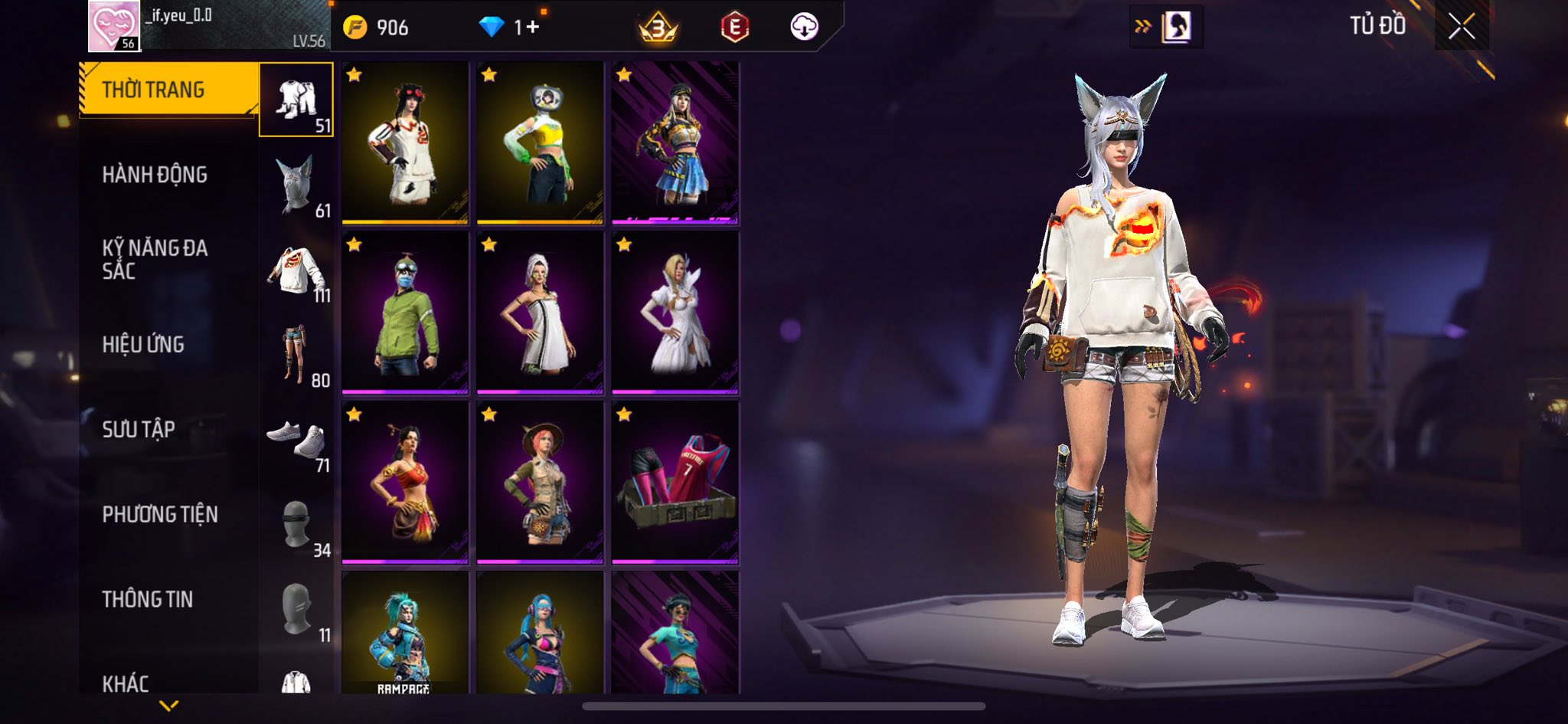Select the wolf-ear head item subcategory
1568x724 pixels.
click(296, 185)
